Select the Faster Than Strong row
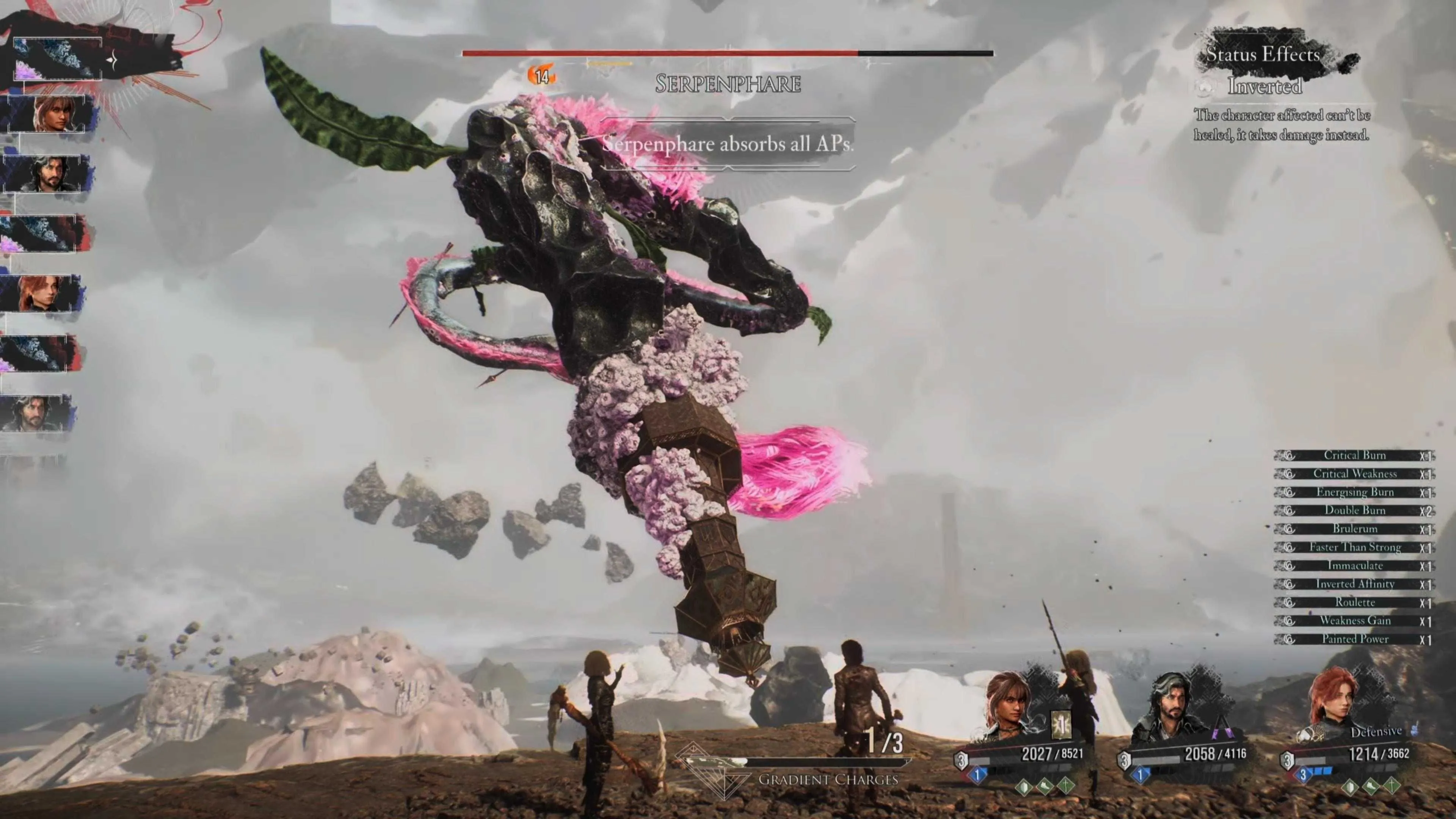This screenshot has width=1456, height=819. click(1354, 547)
